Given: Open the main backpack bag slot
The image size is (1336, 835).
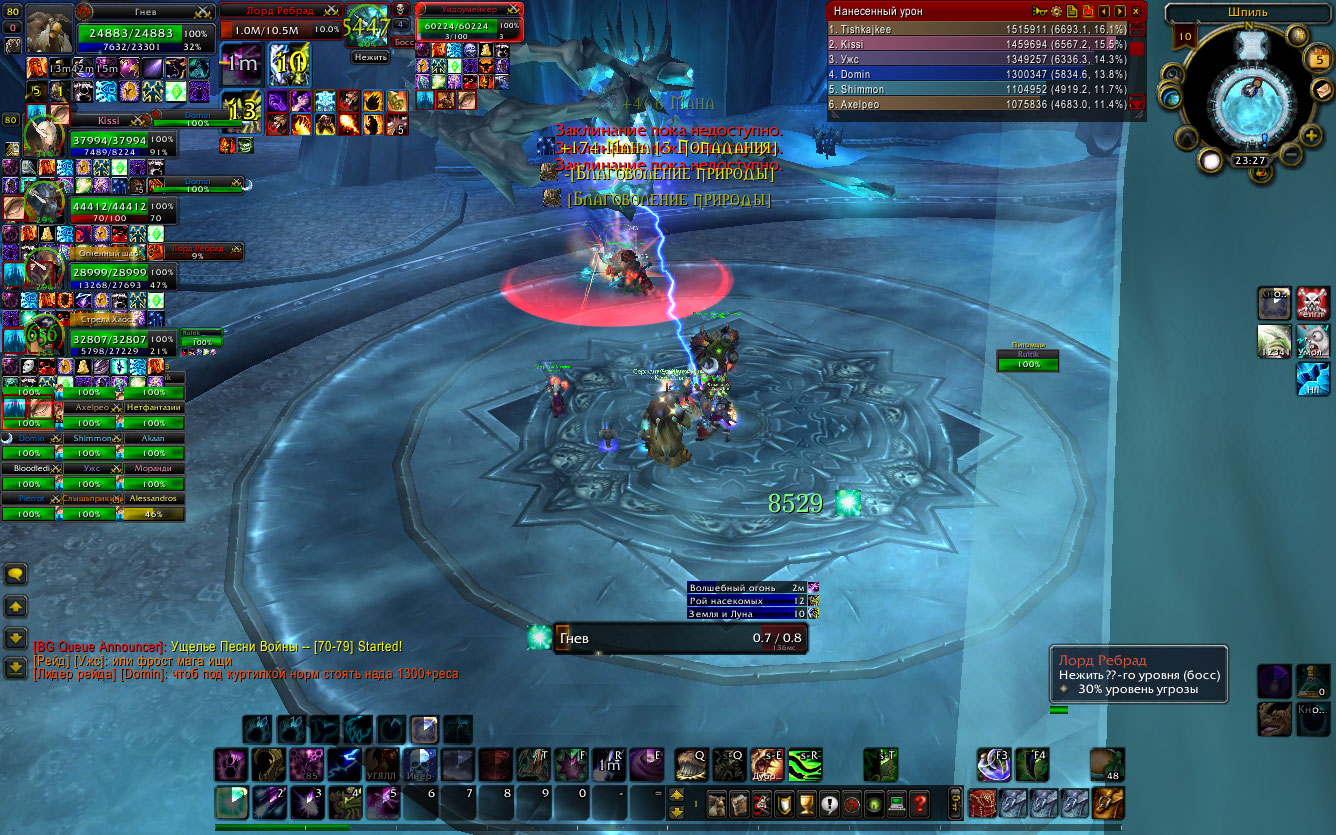Looking at the screenshot, I should point(1107,803).
